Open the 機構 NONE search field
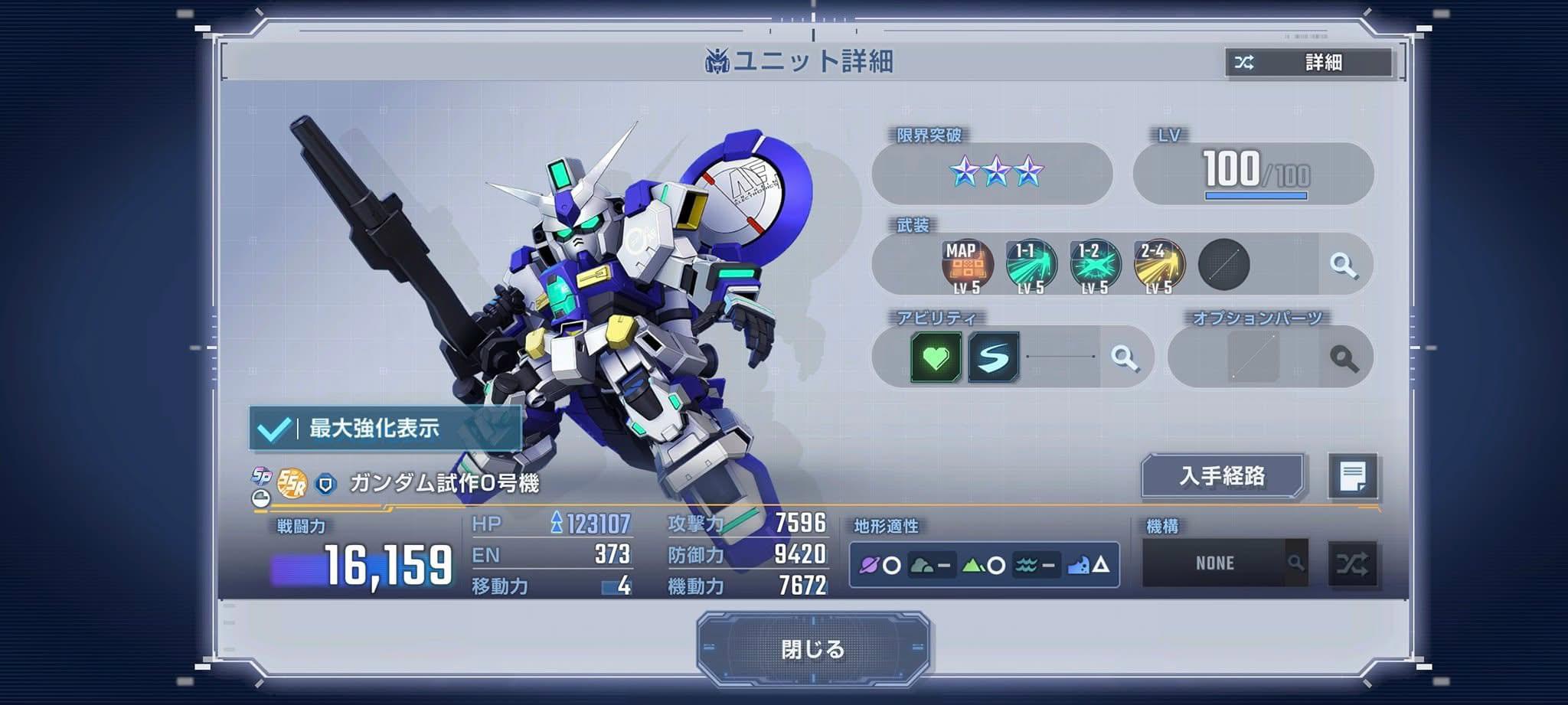Screen dimensions: 1568x705 tap(1224, 563)
